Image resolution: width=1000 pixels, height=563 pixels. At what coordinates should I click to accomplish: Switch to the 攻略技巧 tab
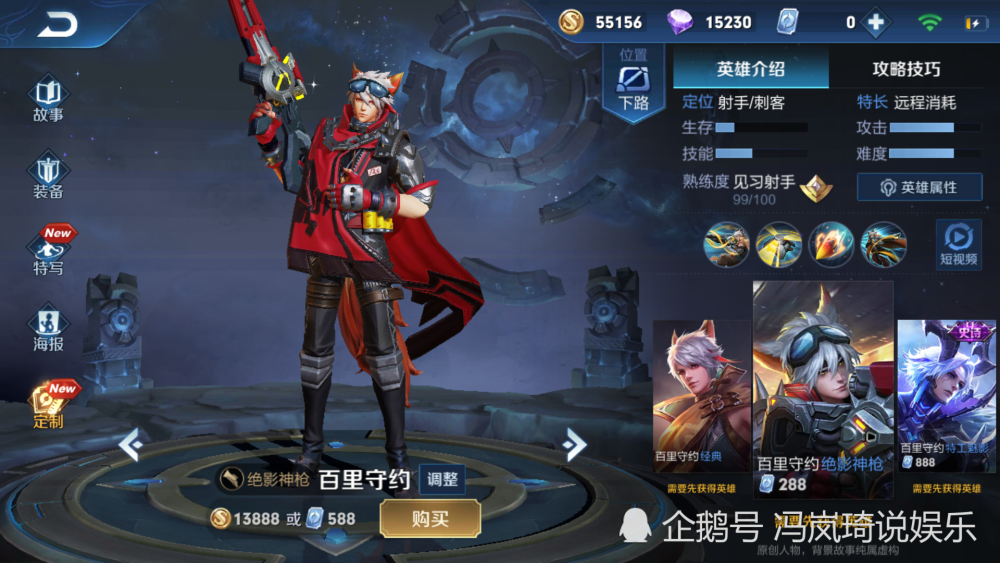tap(906, 69)
